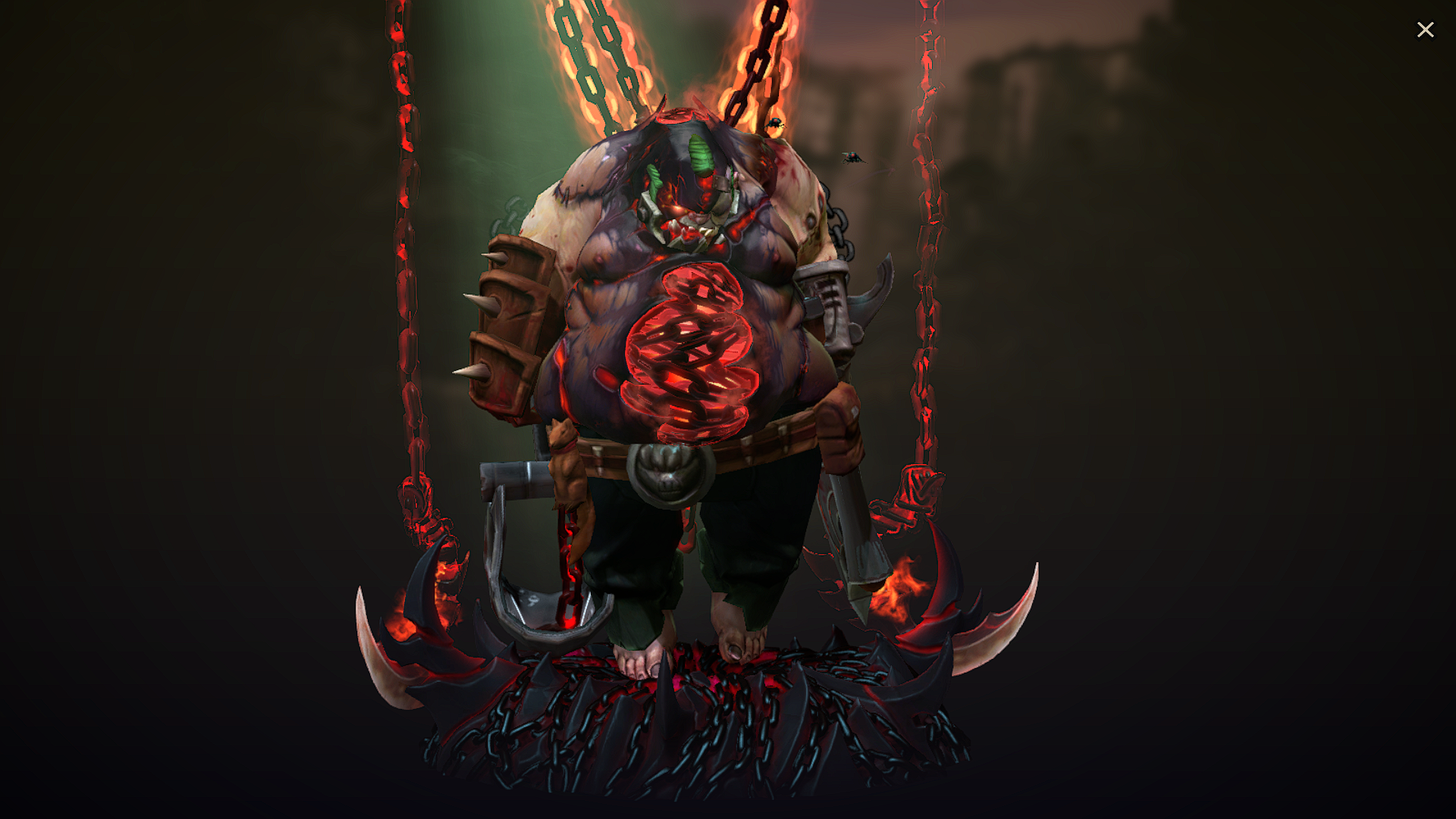The height and width of the screenshot is (819, 1456).
Task: Click the fly hovering near Pudge's shoulder
Action: (853, 155)
